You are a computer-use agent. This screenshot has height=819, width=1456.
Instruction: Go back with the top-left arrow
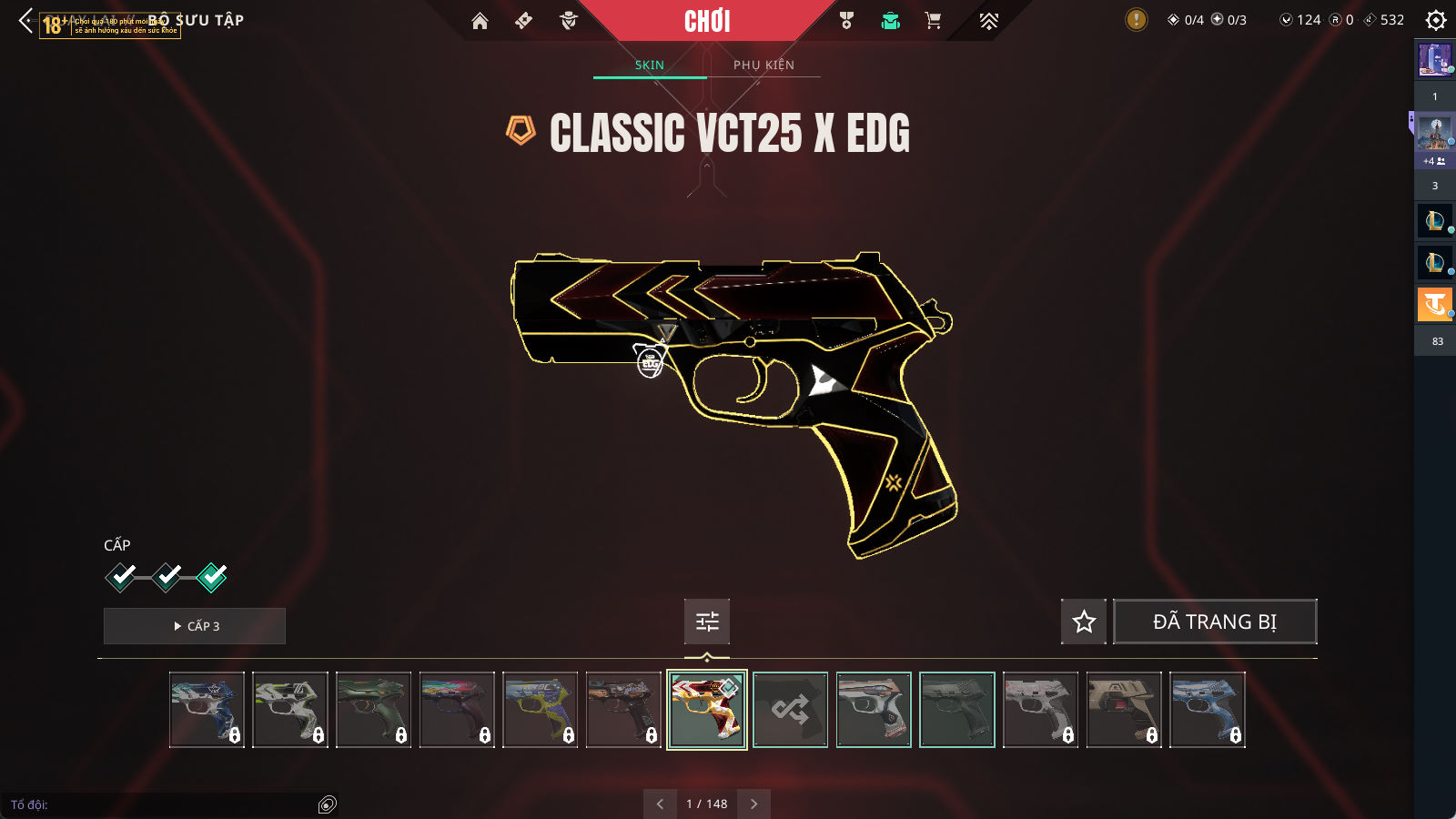coord(25,20)
